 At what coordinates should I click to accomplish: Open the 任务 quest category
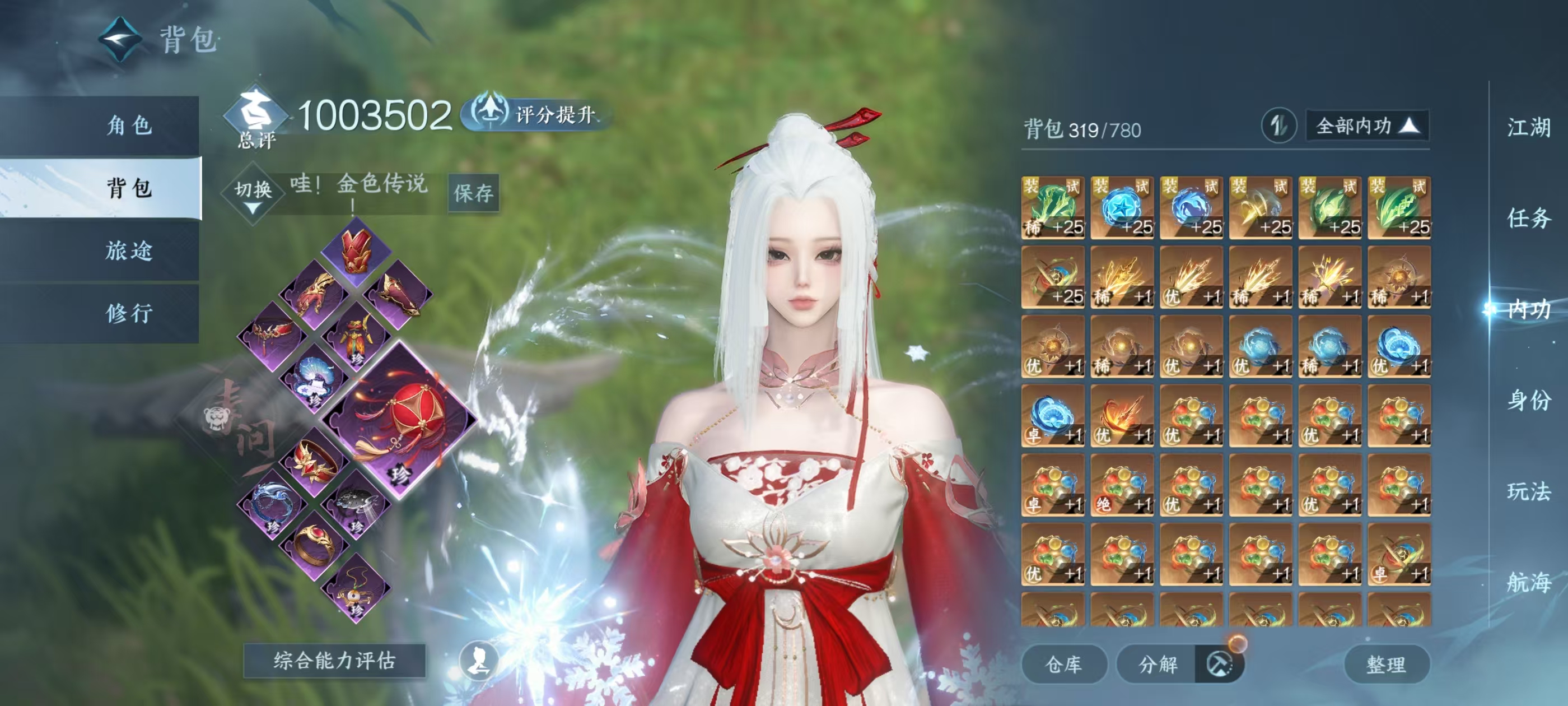[1528, 218]
